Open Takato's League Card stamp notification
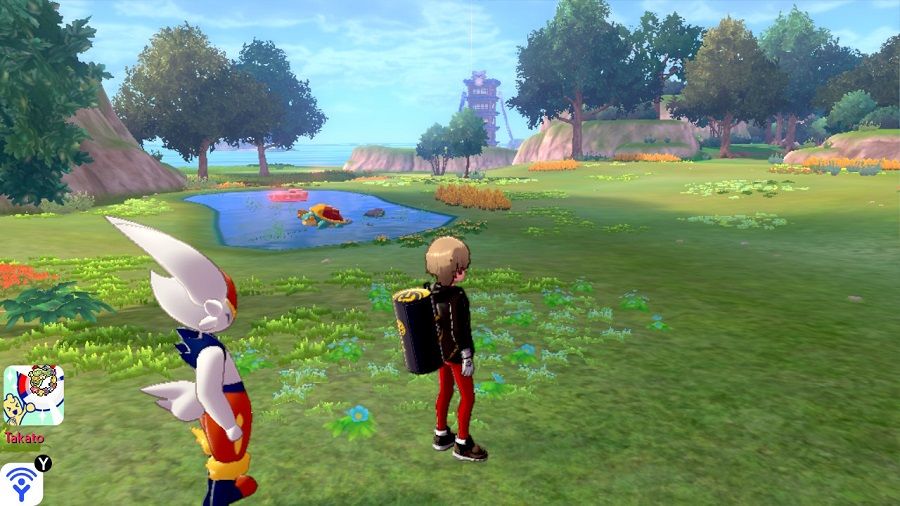Image resolution: width=900 pixels, height=506 pixels. [x=33, y=396]
